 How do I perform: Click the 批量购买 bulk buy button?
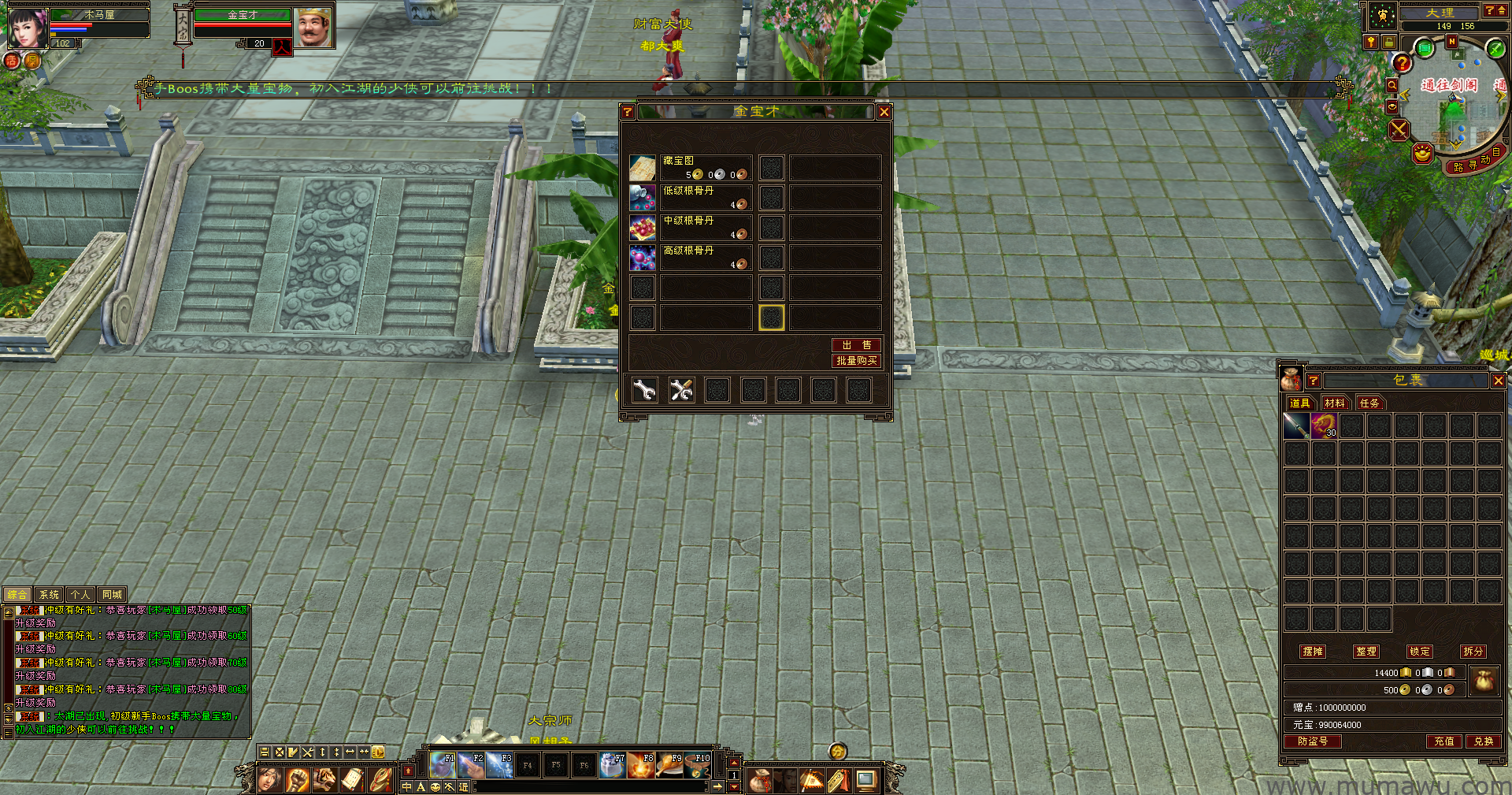pos(856,361)
